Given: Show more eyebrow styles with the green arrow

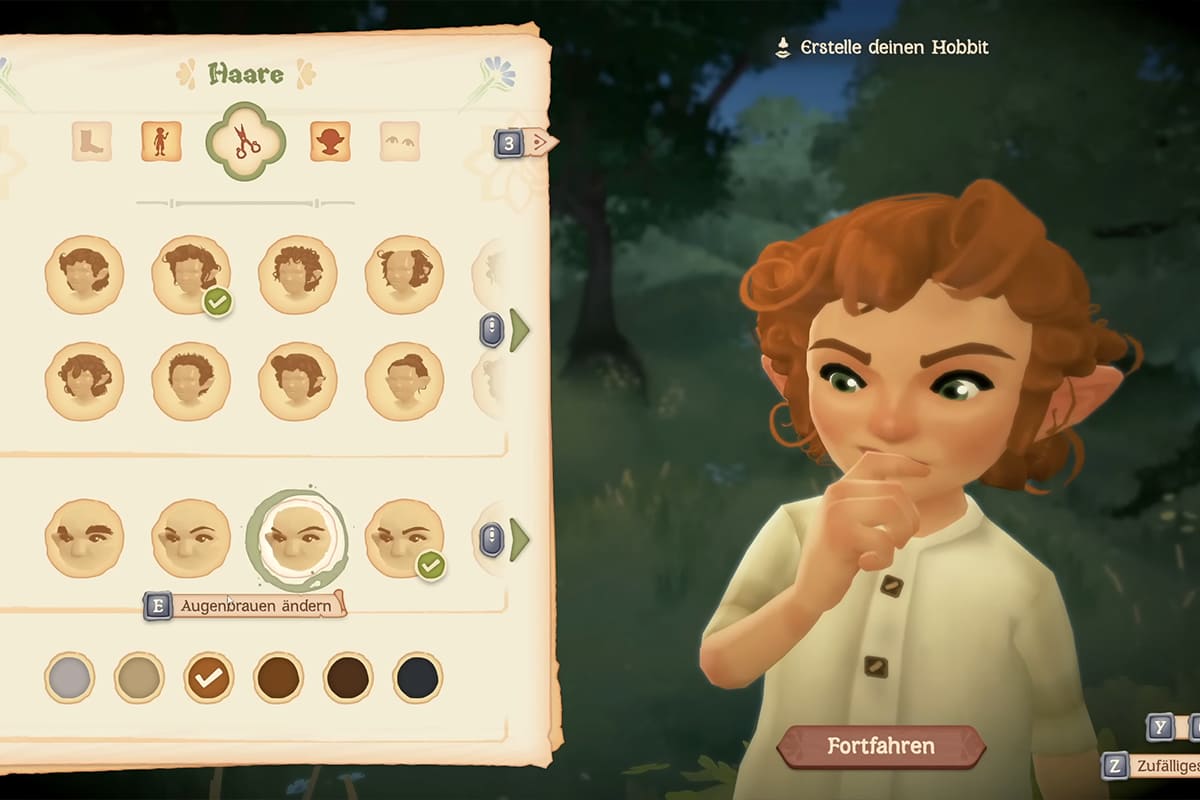Looking at the screenshot, I should coord(518,540).
